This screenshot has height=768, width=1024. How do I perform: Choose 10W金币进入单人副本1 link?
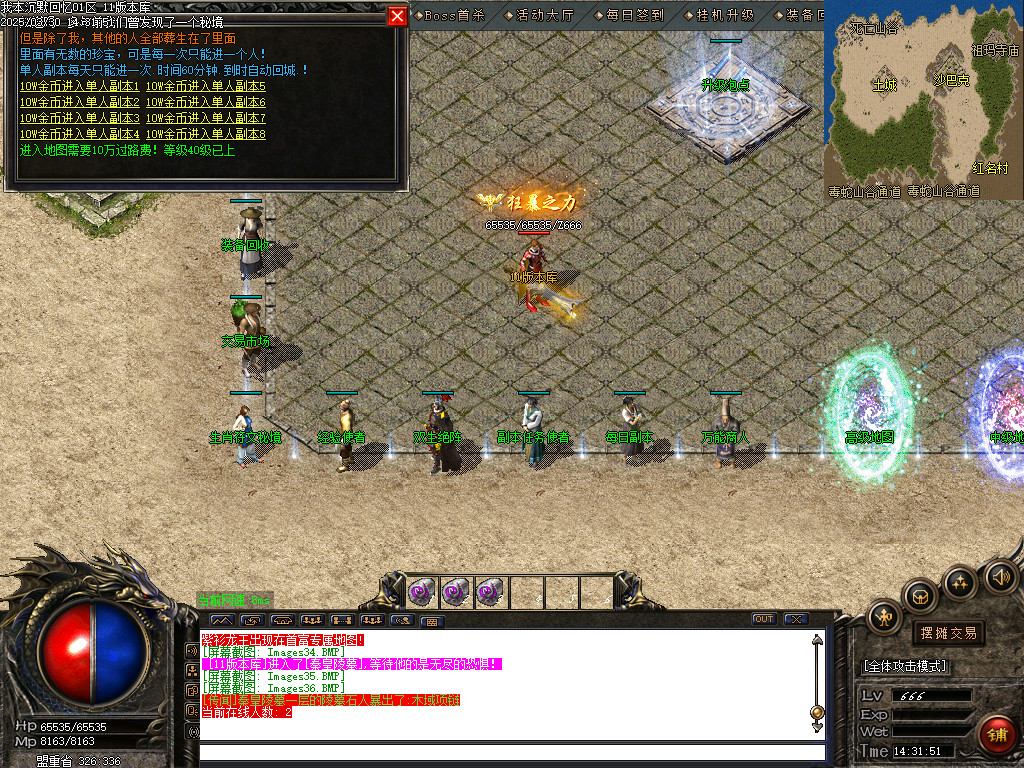80,86
